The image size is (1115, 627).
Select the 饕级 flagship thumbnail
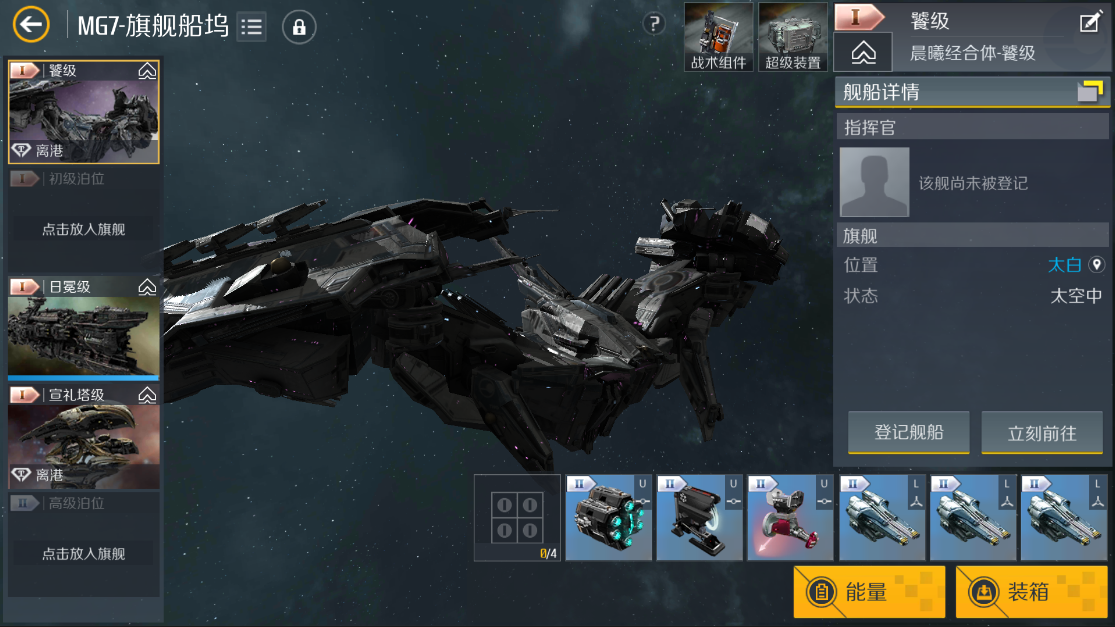pyautogui.click(x=83, y=112)
